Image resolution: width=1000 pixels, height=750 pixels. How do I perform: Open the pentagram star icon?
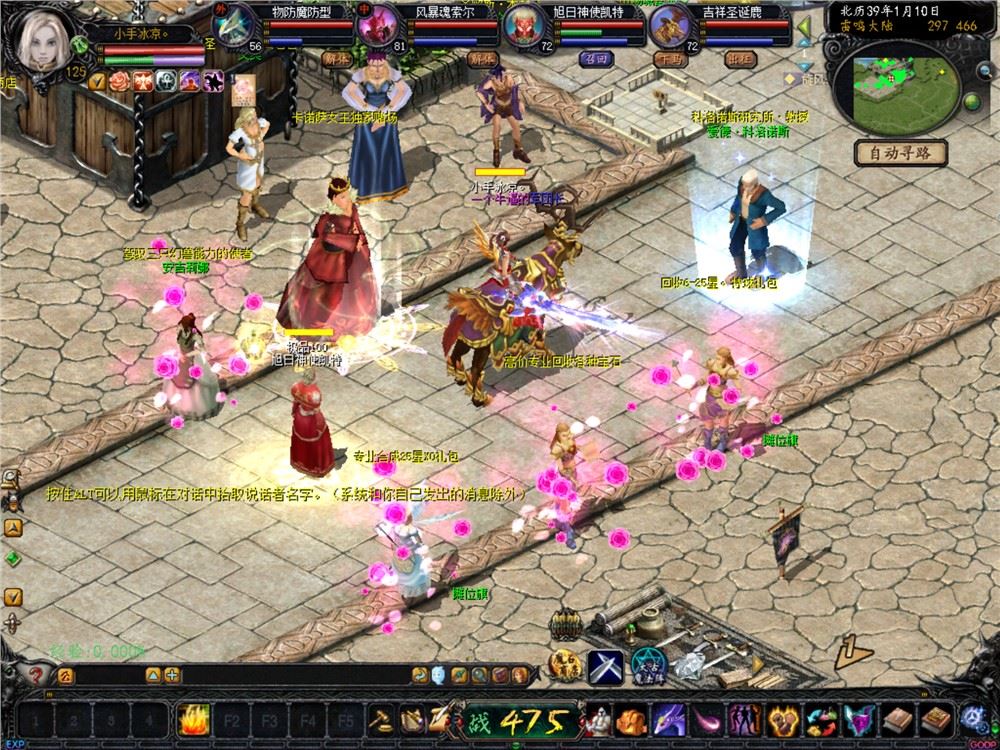click(x=649, y=664)
